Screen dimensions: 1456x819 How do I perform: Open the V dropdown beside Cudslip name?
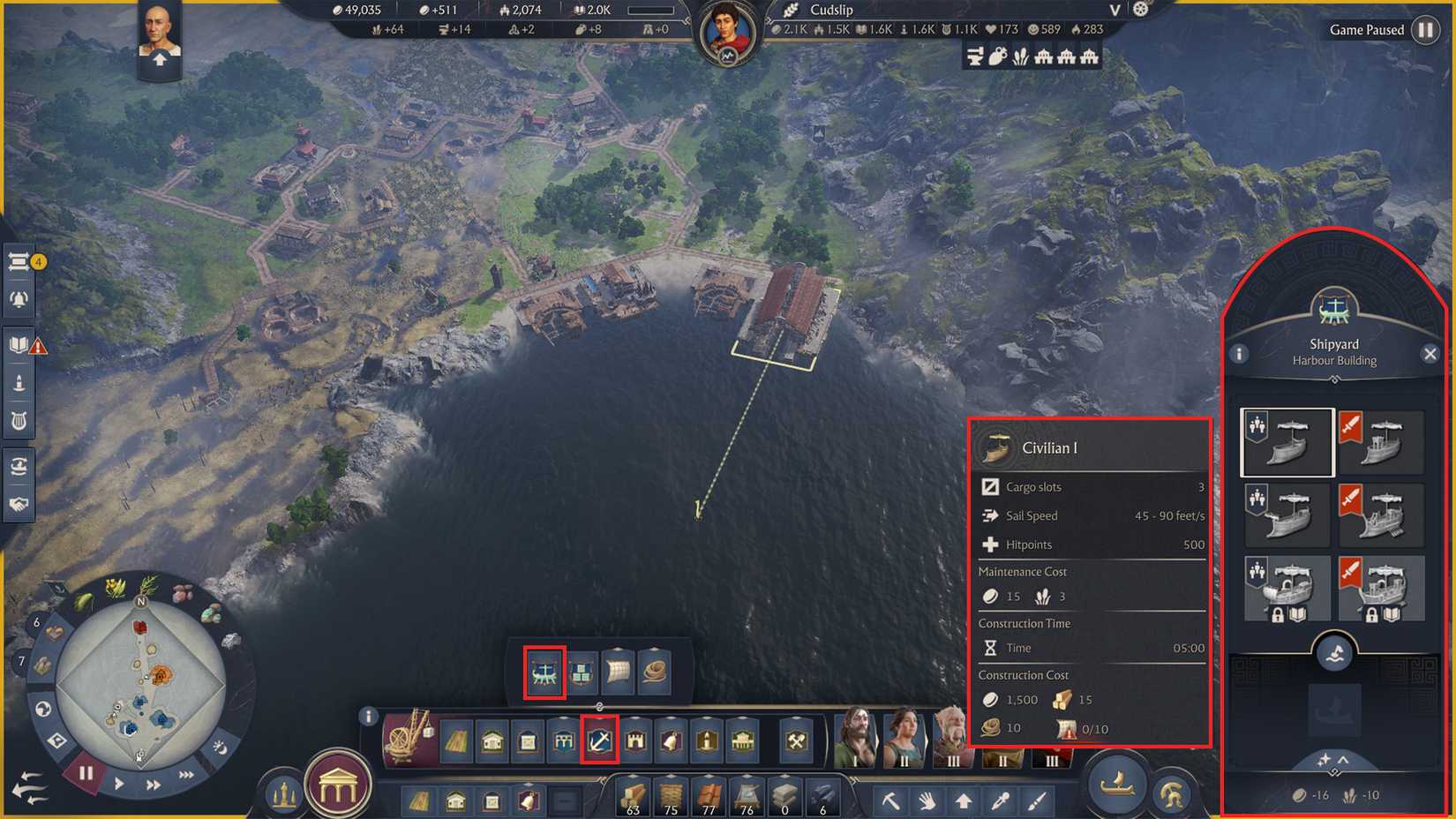[x=1114, y=11]
